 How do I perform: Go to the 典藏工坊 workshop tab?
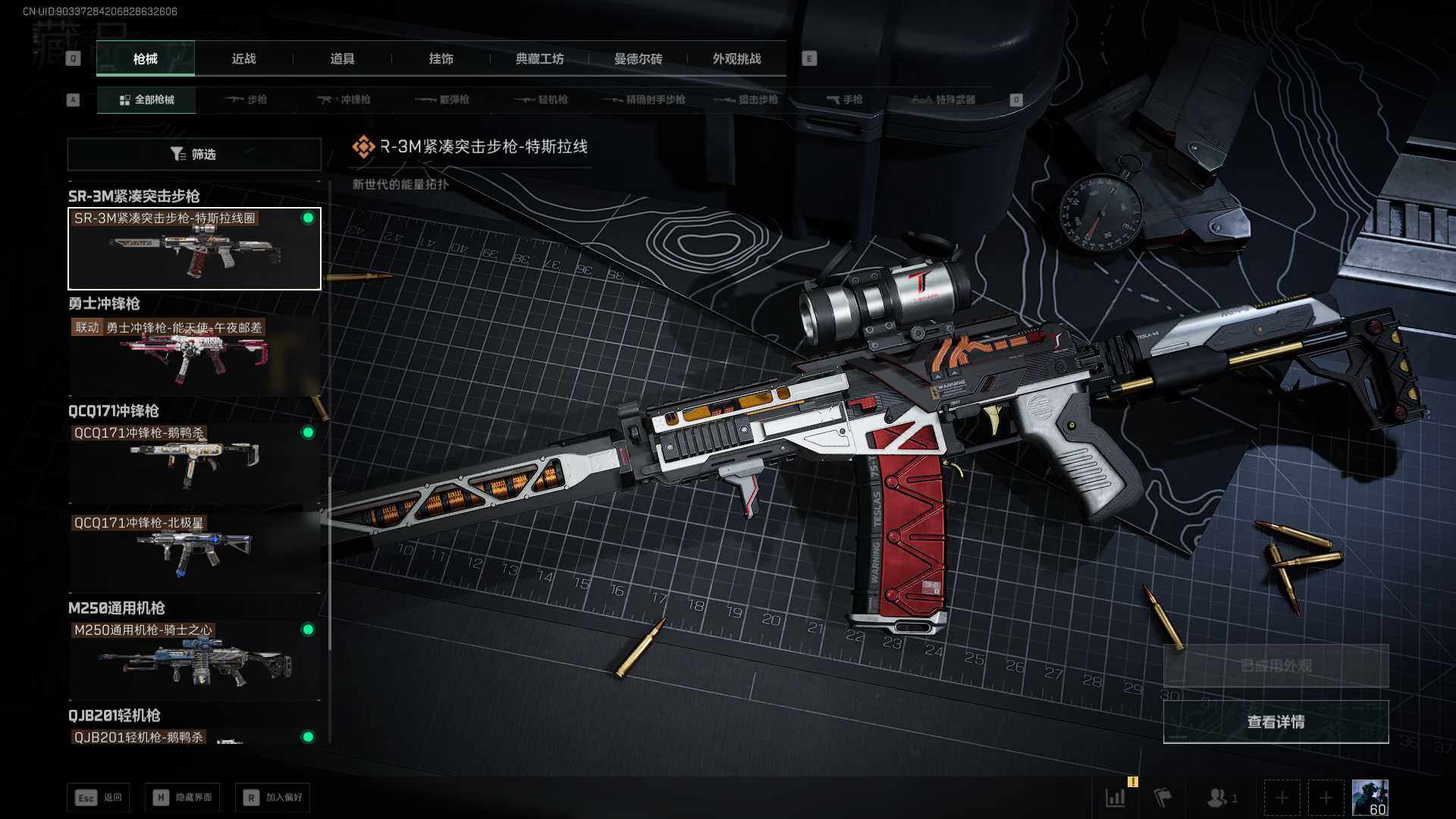[x=539, y=58]
